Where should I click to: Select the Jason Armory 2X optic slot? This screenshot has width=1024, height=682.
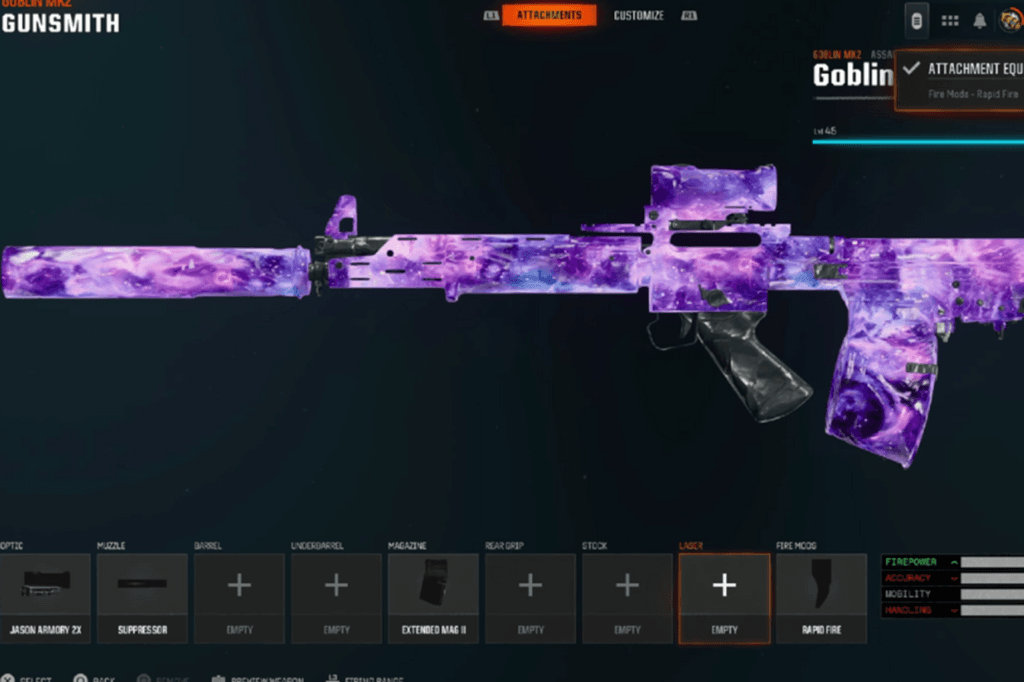(45, 597)
